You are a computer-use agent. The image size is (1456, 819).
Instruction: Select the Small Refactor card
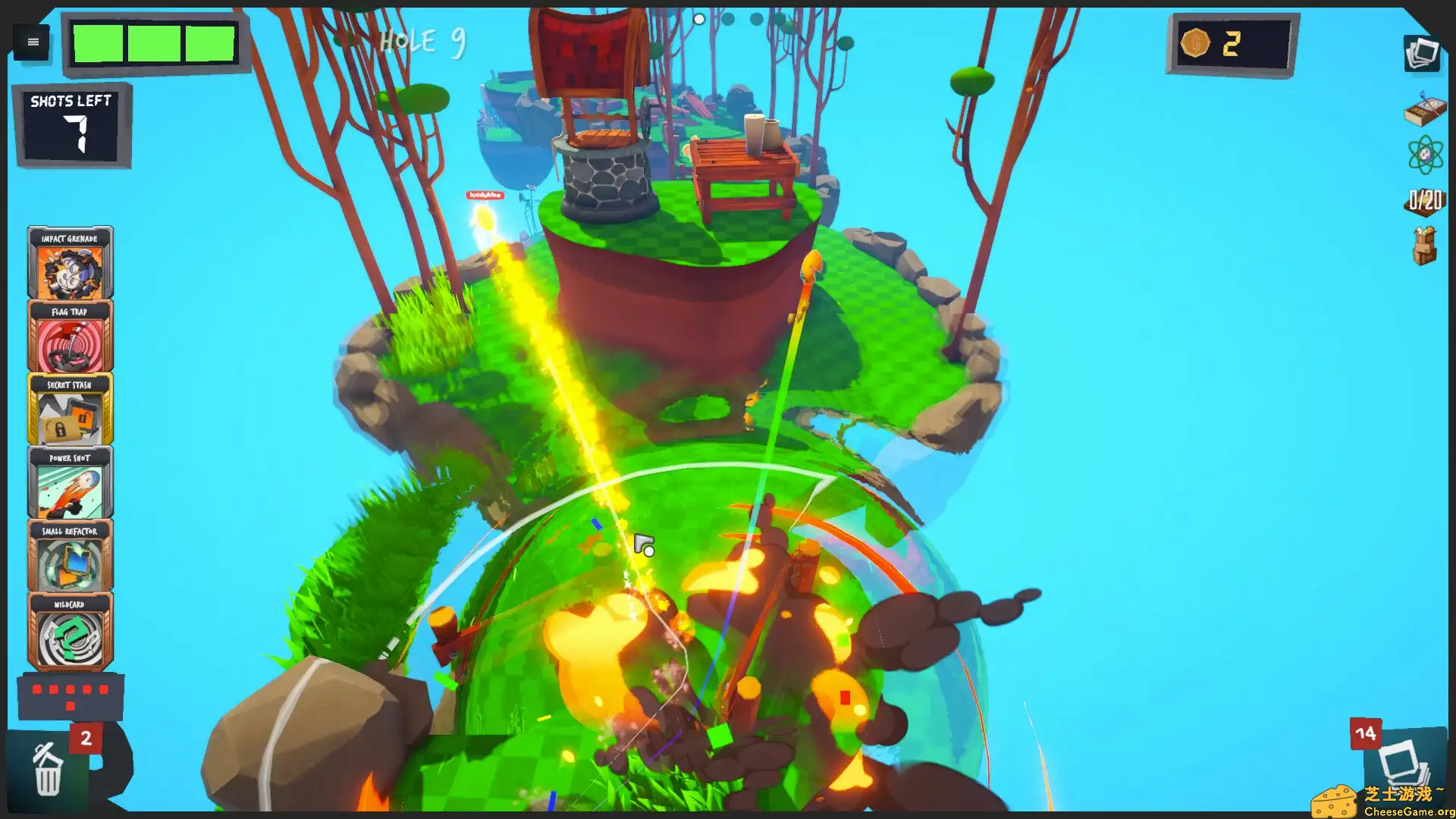tap(70, 557)
